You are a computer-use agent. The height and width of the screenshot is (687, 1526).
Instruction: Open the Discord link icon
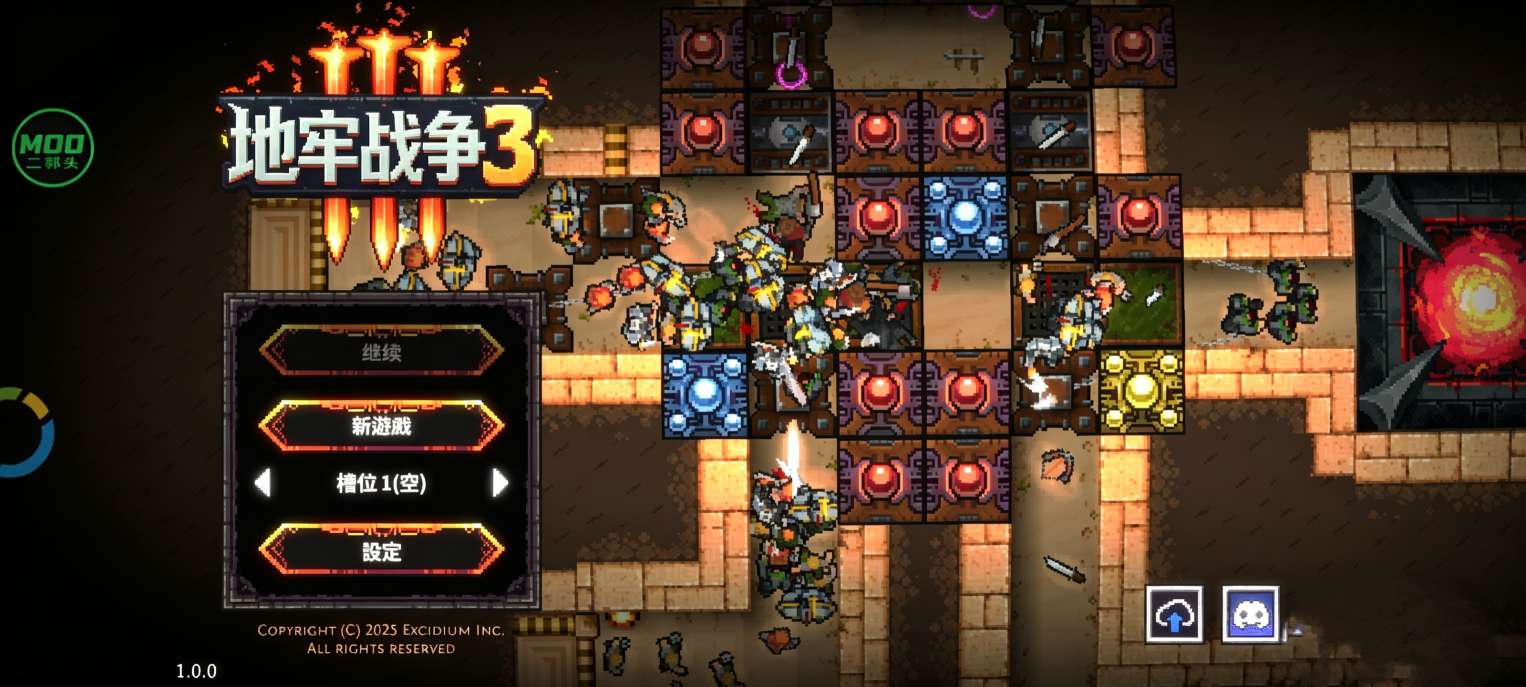point(1250,615)
